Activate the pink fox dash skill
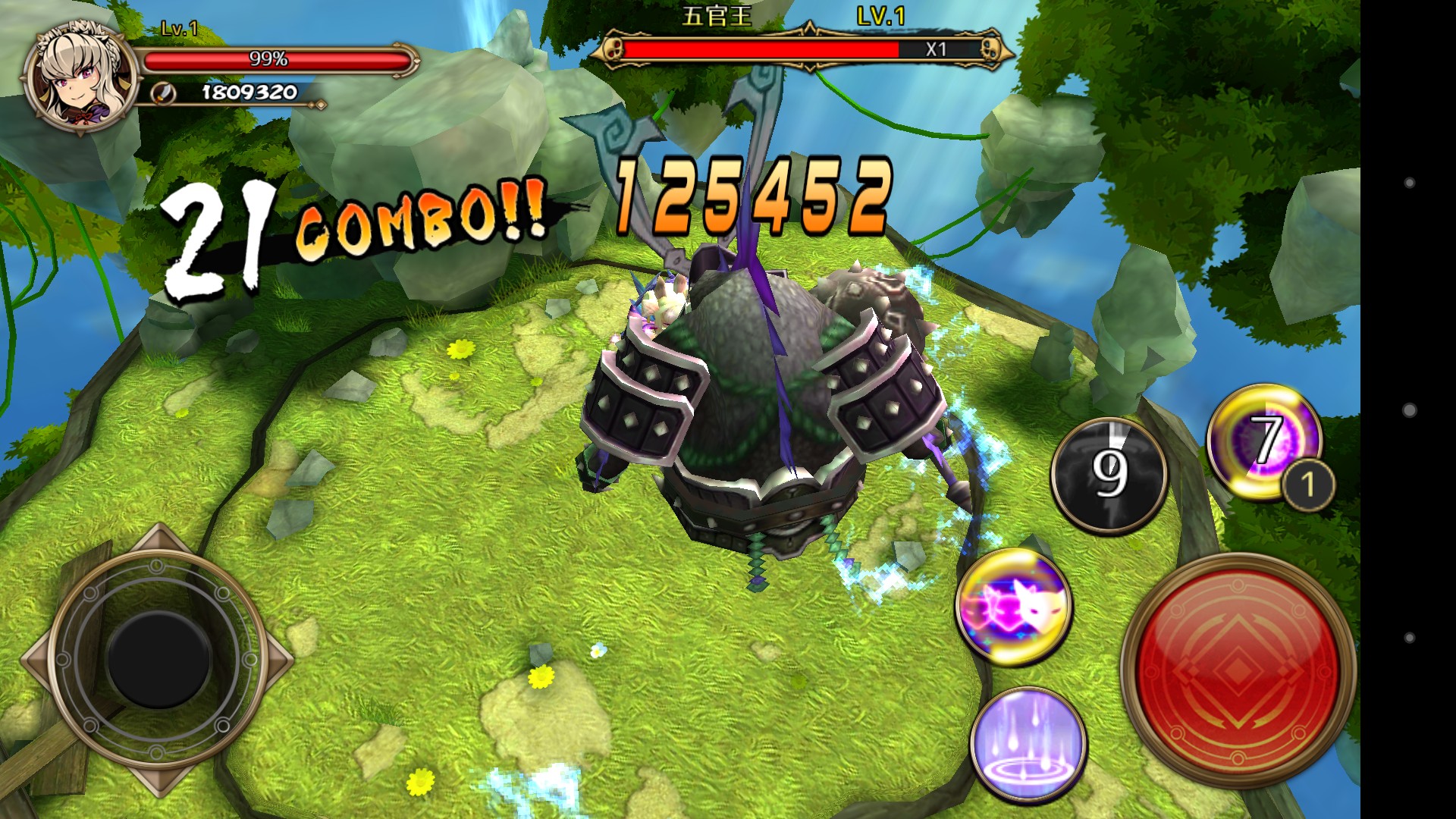This screenshot has width=1456, height=819. [x=1013, y=607]
